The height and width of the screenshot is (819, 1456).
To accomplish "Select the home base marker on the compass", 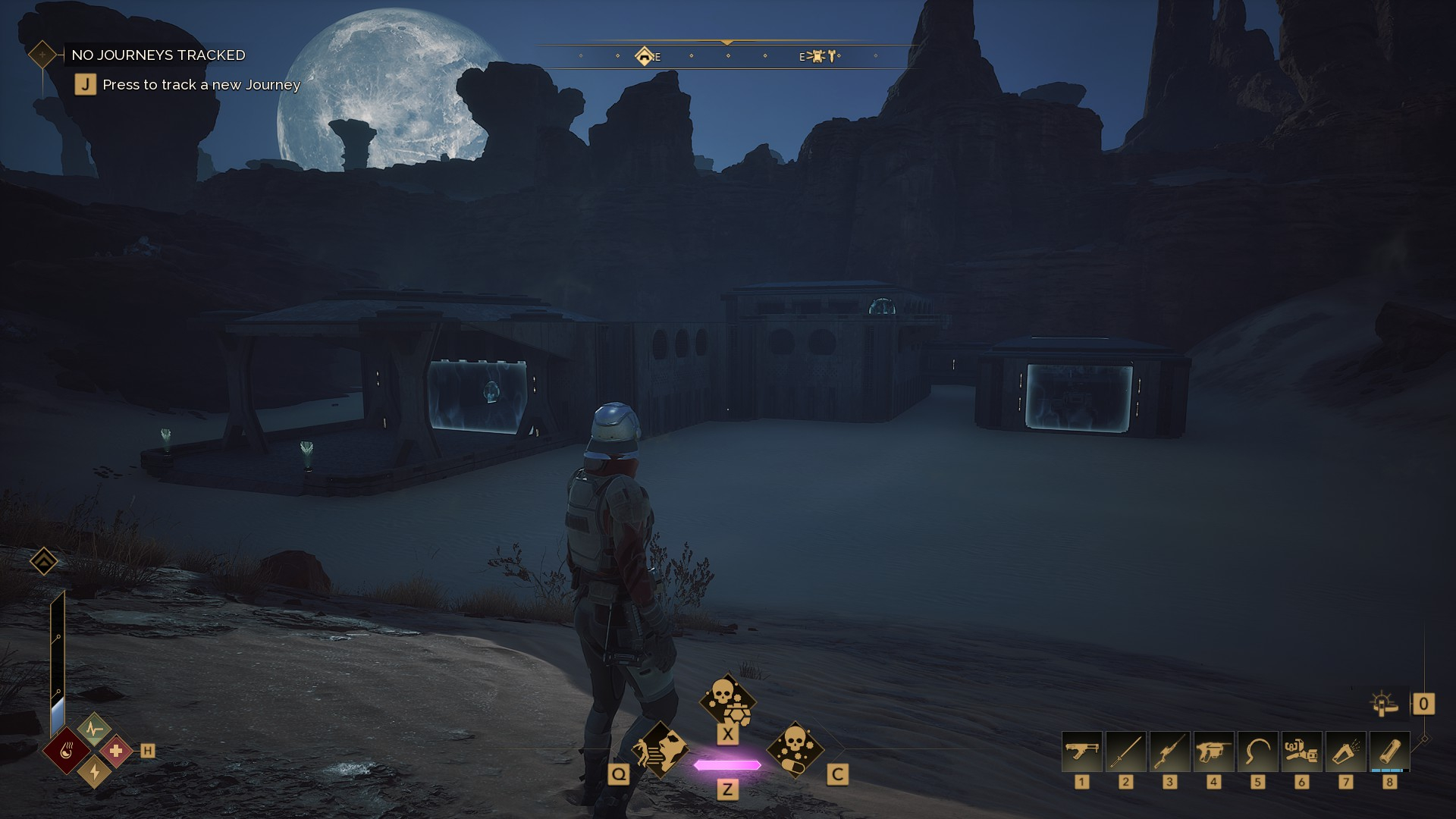I will [645, 56].
